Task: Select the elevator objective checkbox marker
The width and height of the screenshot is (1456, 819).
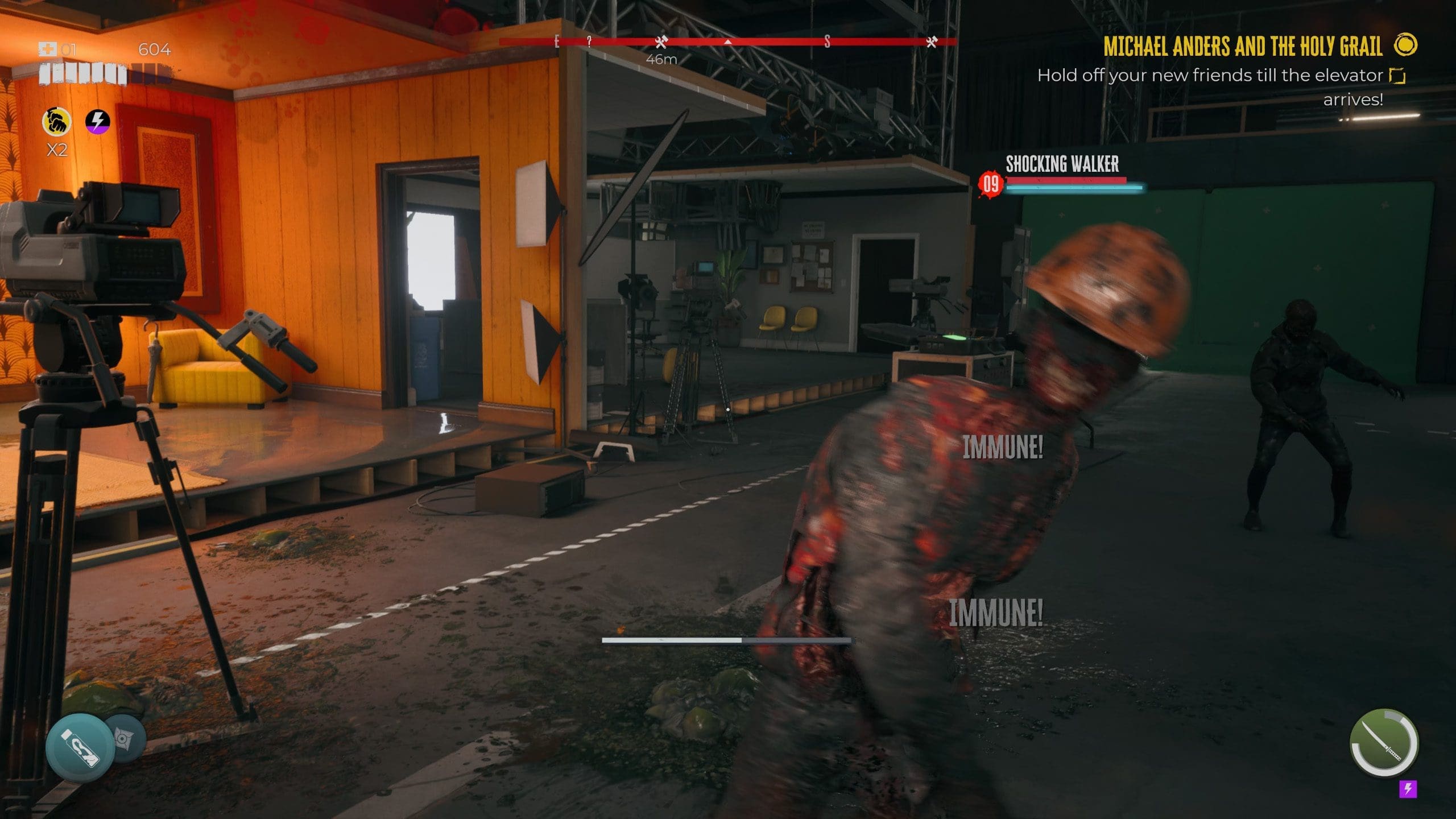Action: point(1397,76)
